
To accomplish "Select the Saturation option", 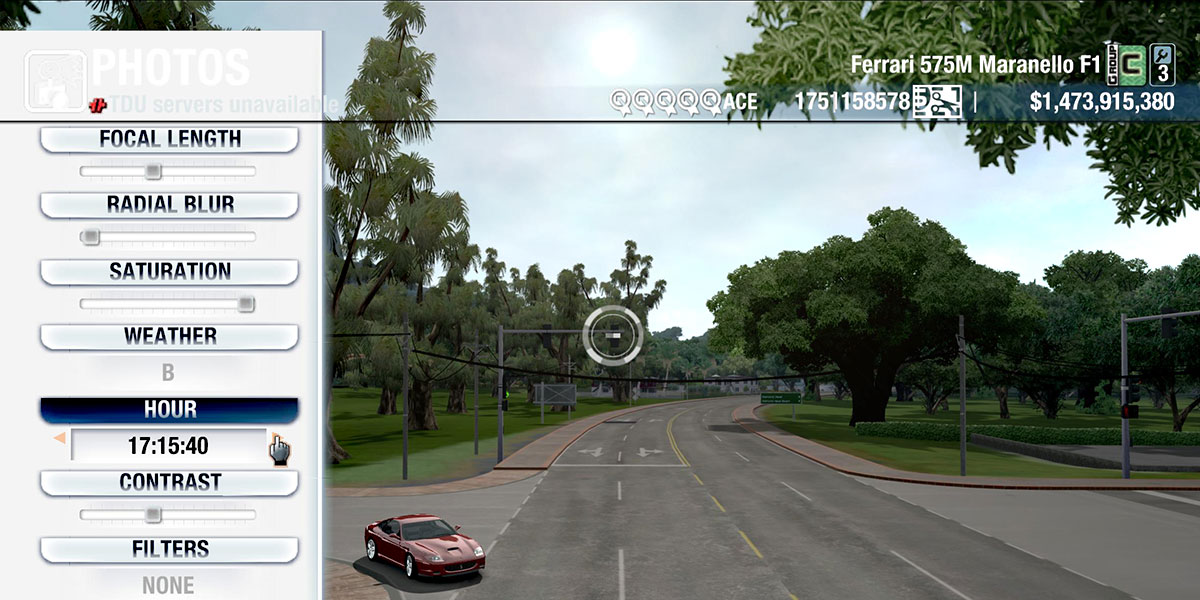I will coord(169,271).
